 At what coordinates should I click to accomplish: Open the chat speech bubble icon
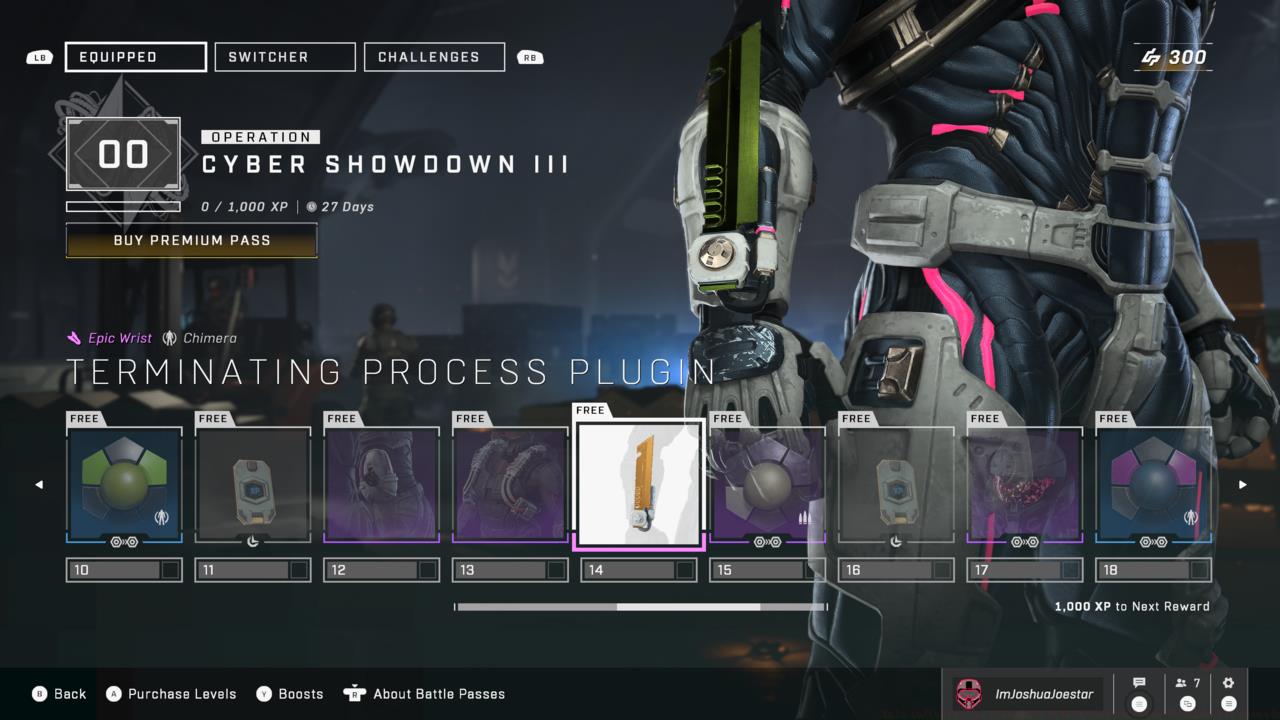click(x=1139, y=693)
